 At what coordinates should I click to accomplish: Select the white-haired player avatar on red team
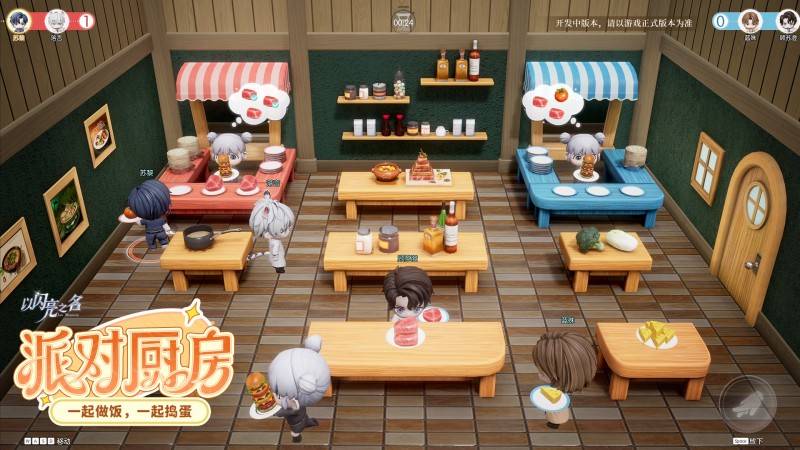[x=56, y=21]
